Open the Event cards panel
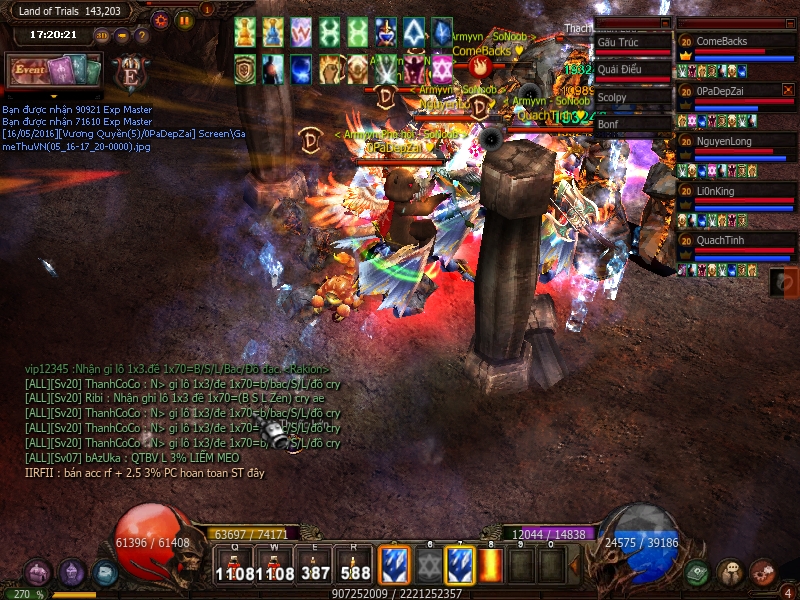The image size is (800, 600). tap(55, 70)
